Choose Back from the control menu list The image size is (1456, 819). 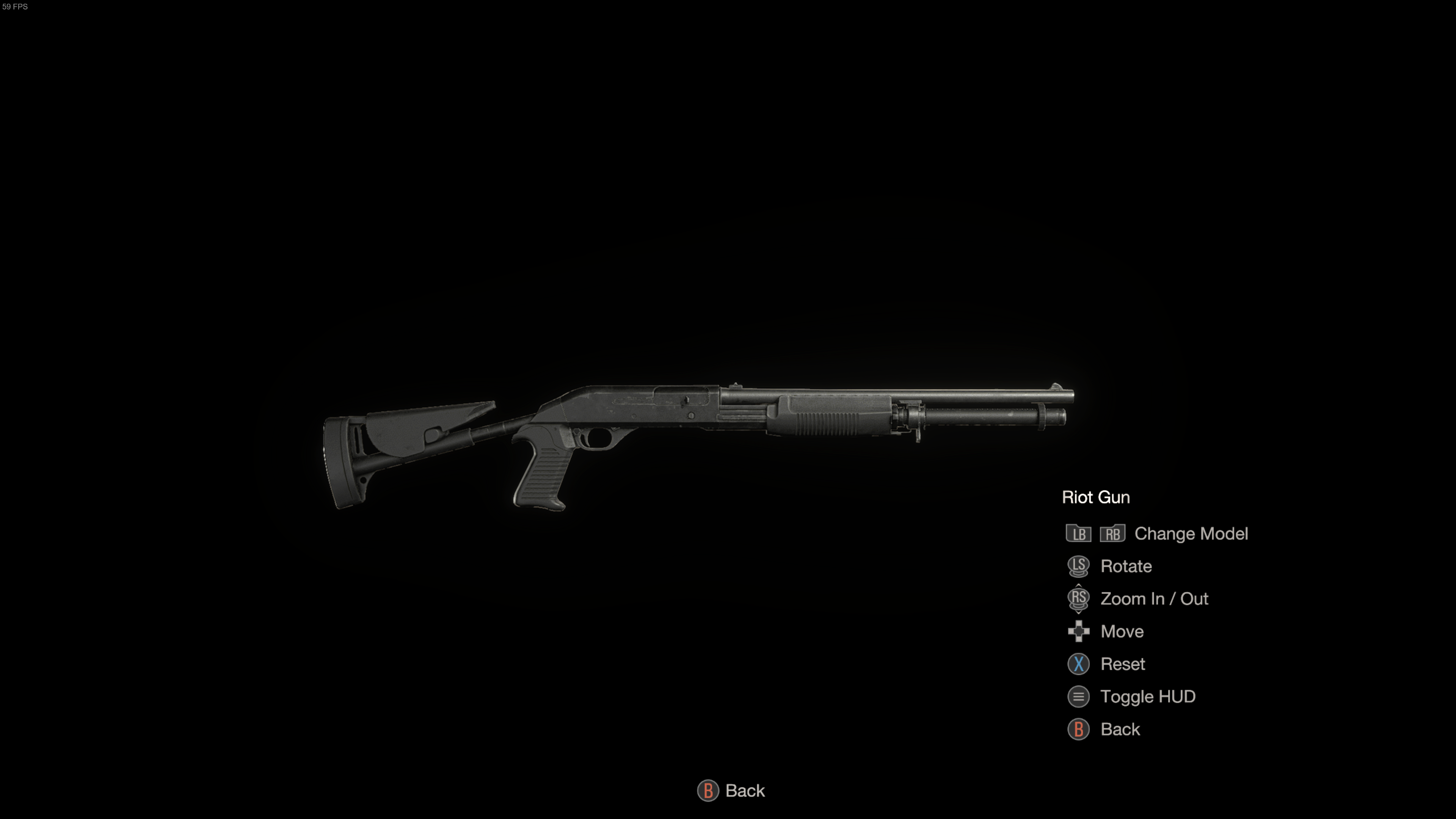pos(1120,729)
